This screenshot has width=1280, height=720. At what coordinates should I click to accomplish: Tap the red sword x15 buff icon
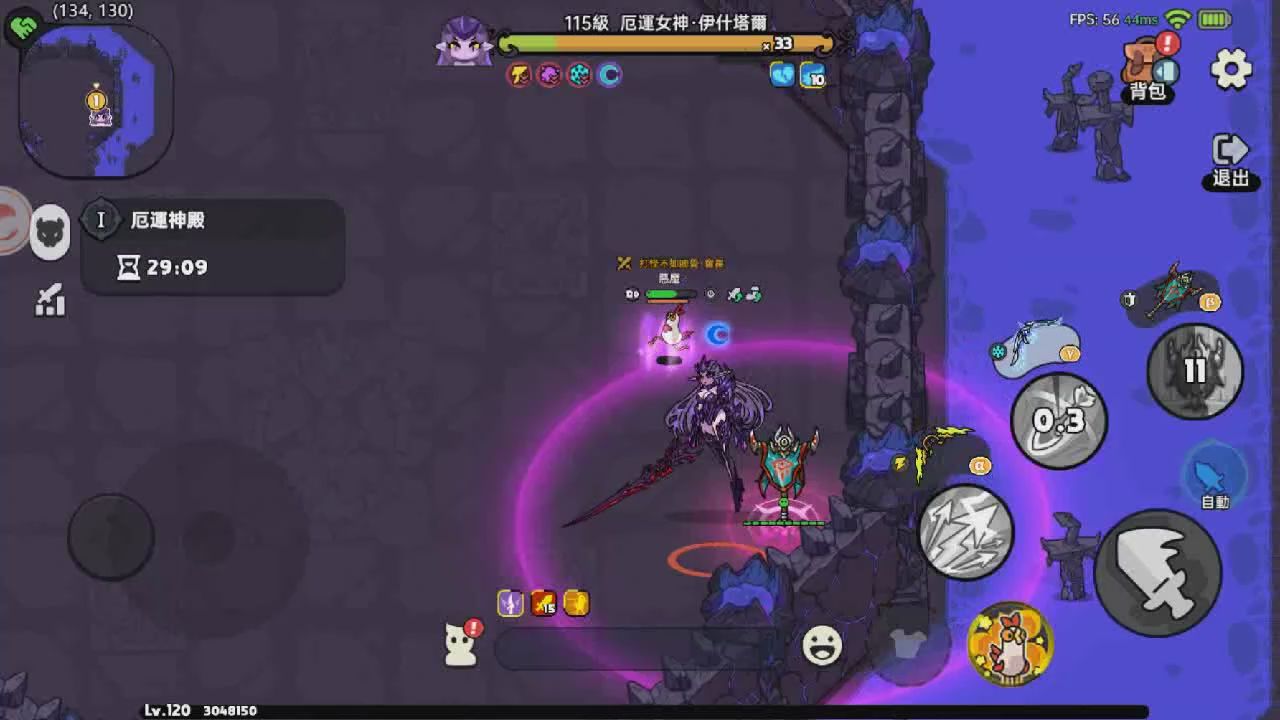tap(541, 604)
